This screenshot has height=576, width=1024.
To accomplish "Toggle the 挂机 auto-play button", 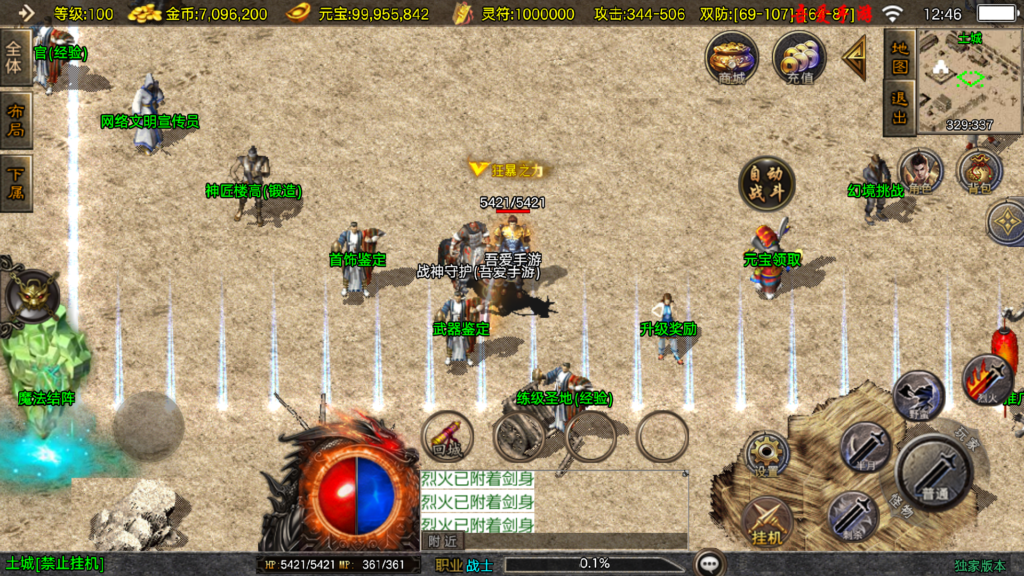I will [x=767, y=522].
